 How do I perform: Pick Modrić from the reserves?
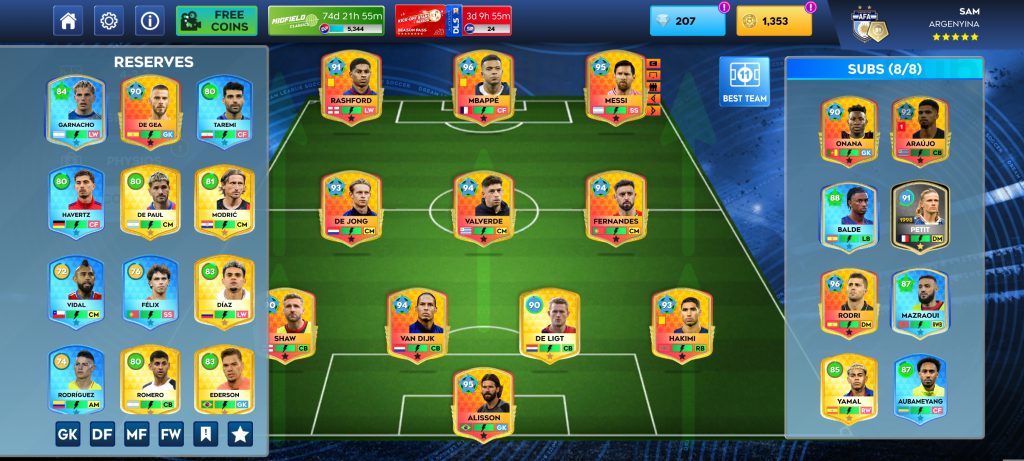click(224, 202)
